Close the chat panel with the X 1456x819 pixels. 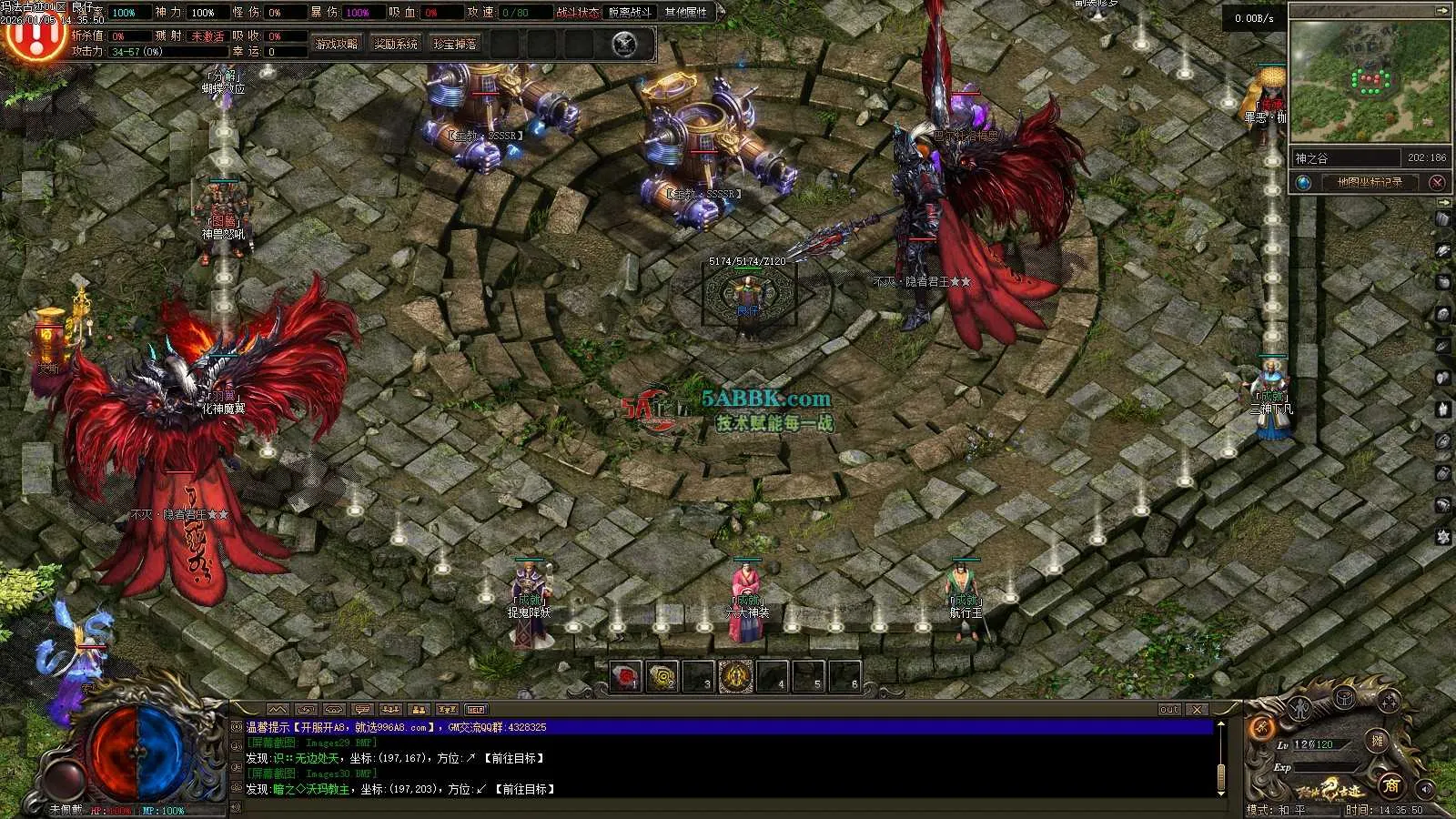click(x=1197, y=709)
